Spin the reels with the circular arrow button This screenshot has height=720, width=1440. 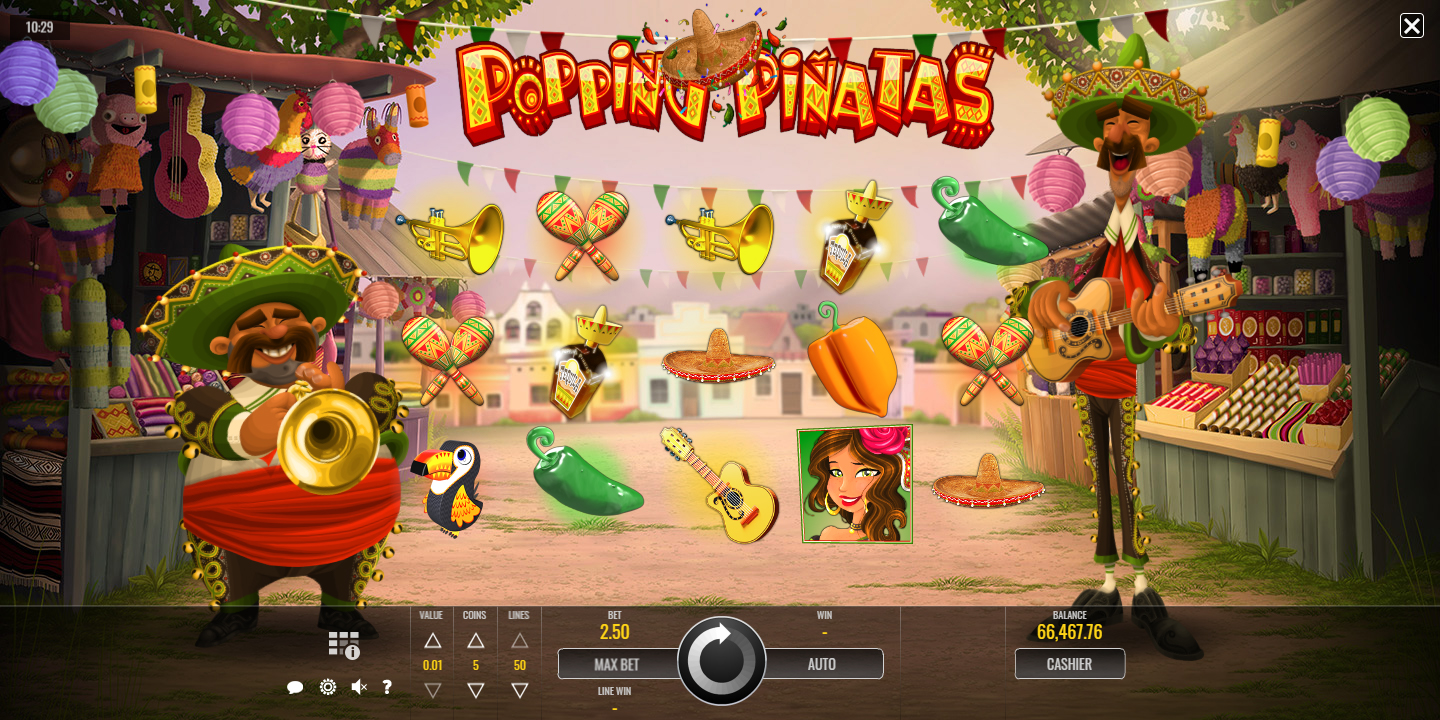pos(721,662)
